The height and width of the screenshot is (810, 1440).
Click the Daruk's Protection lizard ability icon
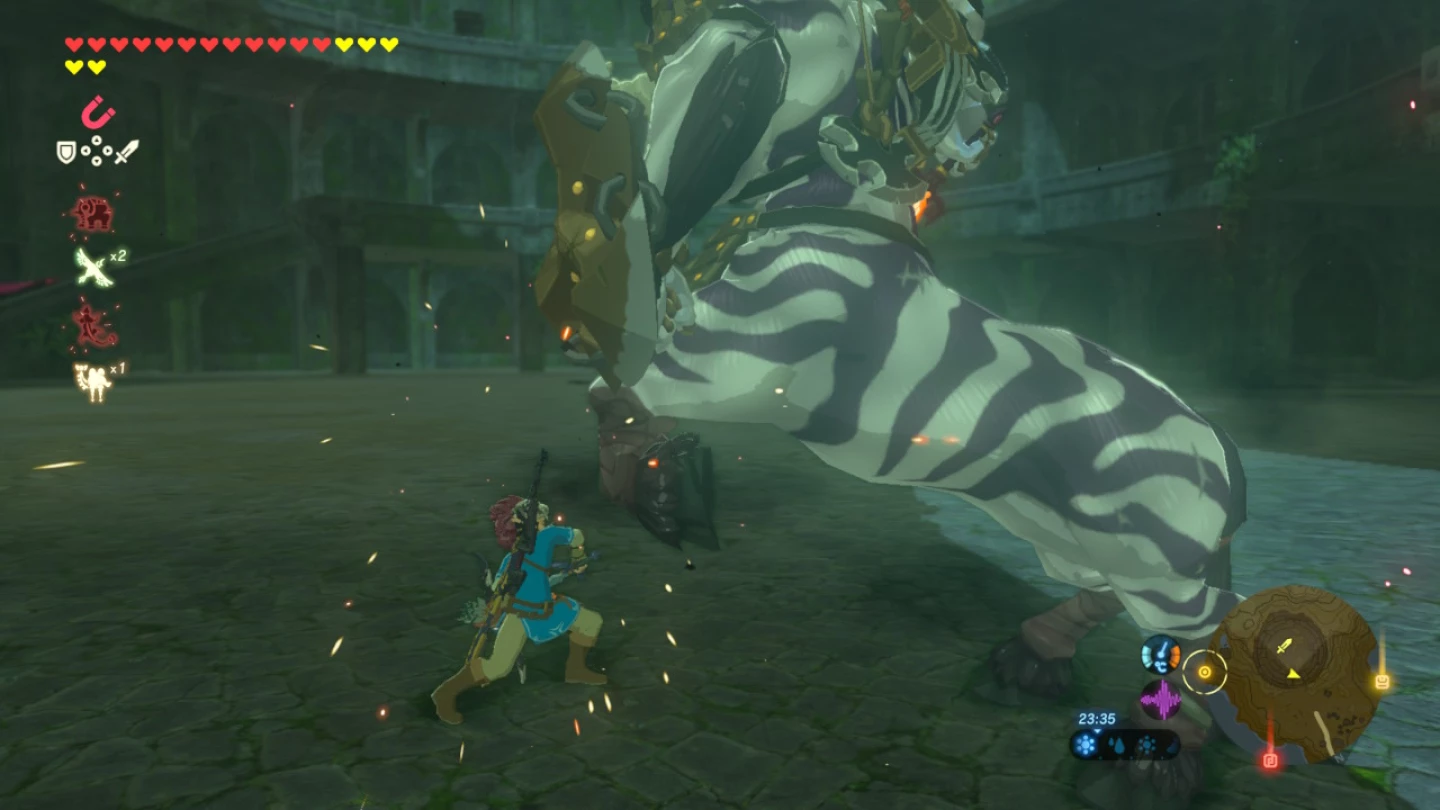tap(95, 324)
